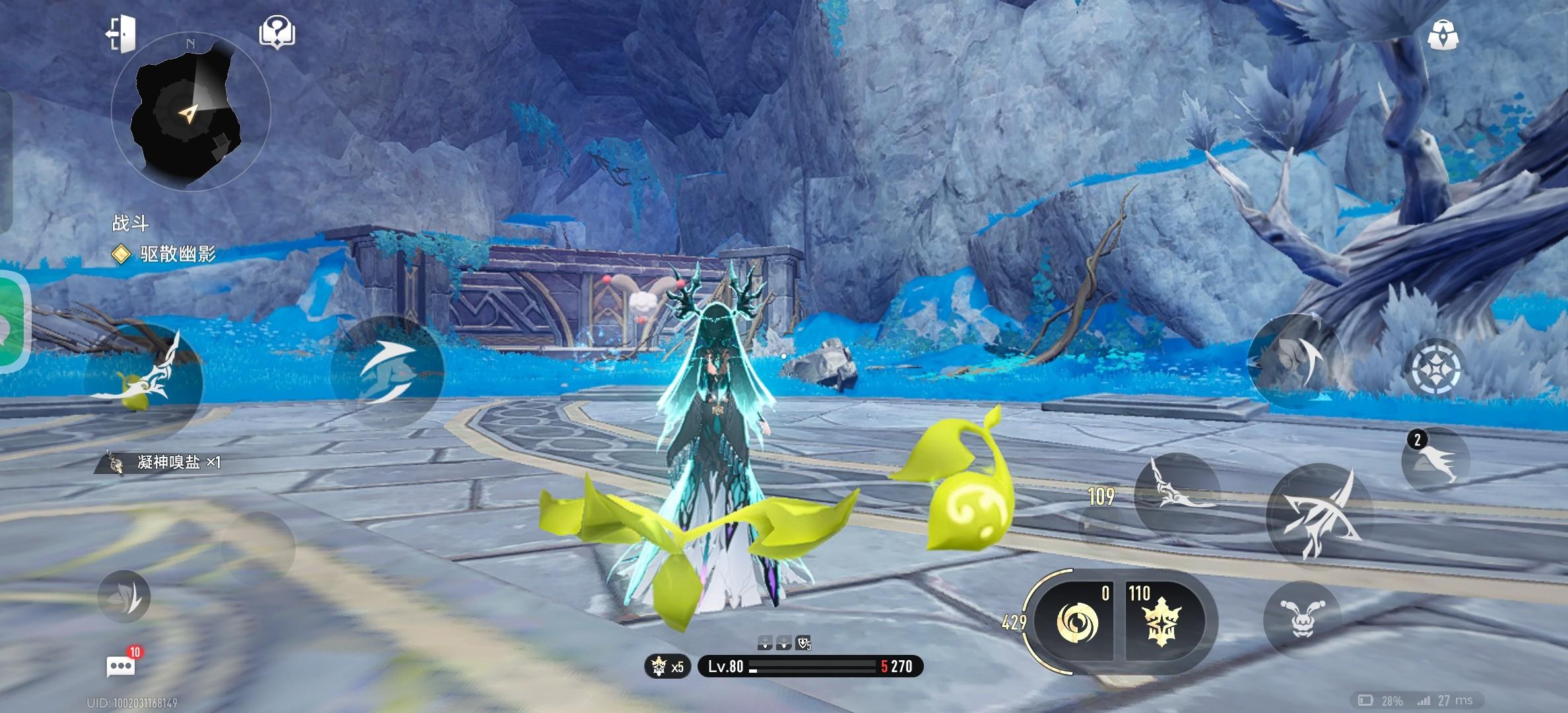
Task: Activate the golden swirl skill button
Action: click(1076, 623)
